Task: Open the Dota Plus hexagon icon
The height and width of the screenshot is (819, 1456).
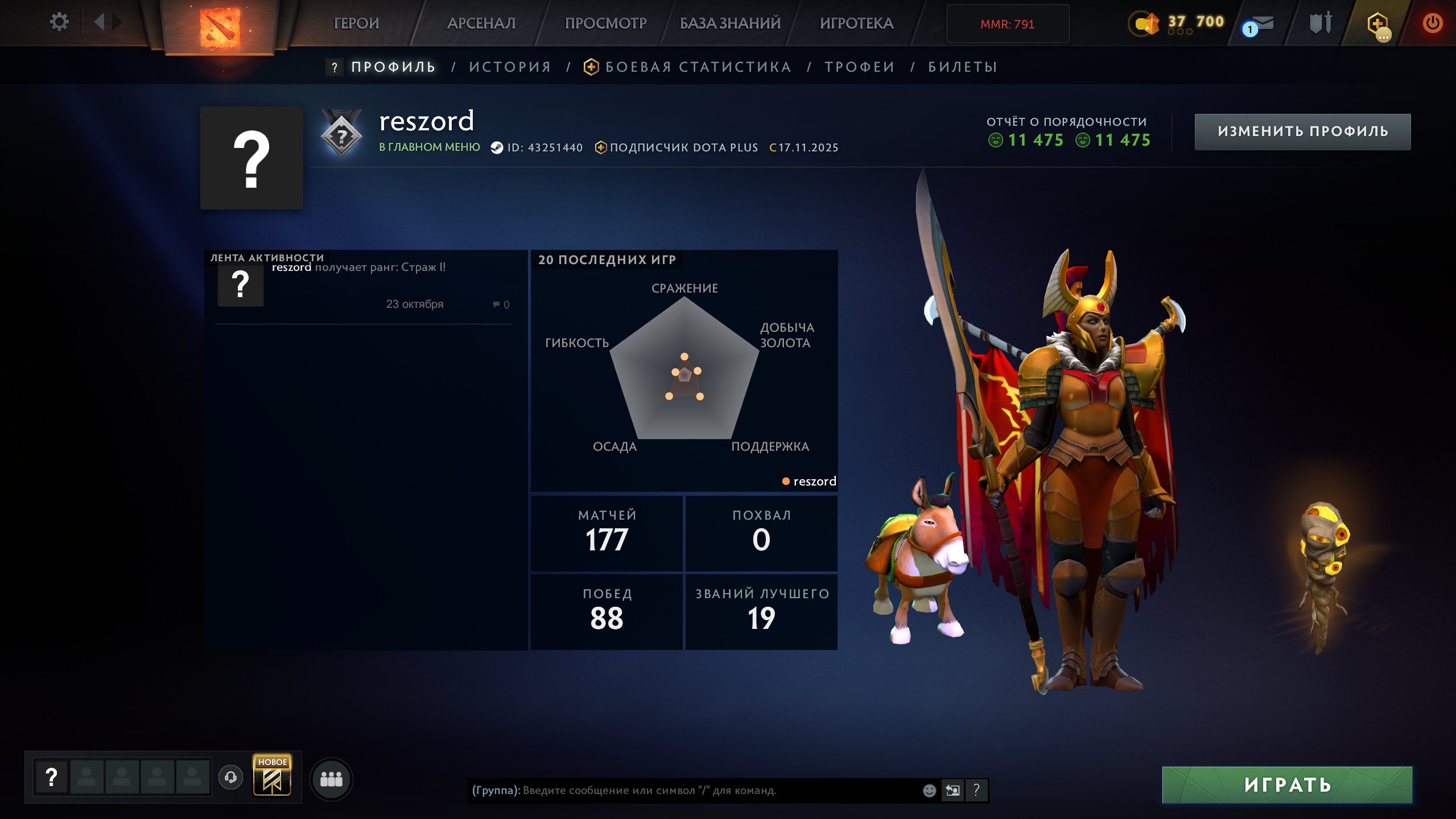Action: 1377,22
